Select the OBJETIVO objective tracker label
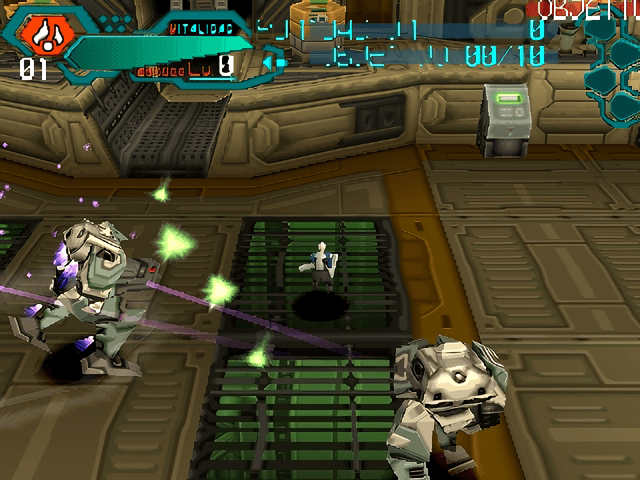The image size is (640, 480). pos(588,11)
